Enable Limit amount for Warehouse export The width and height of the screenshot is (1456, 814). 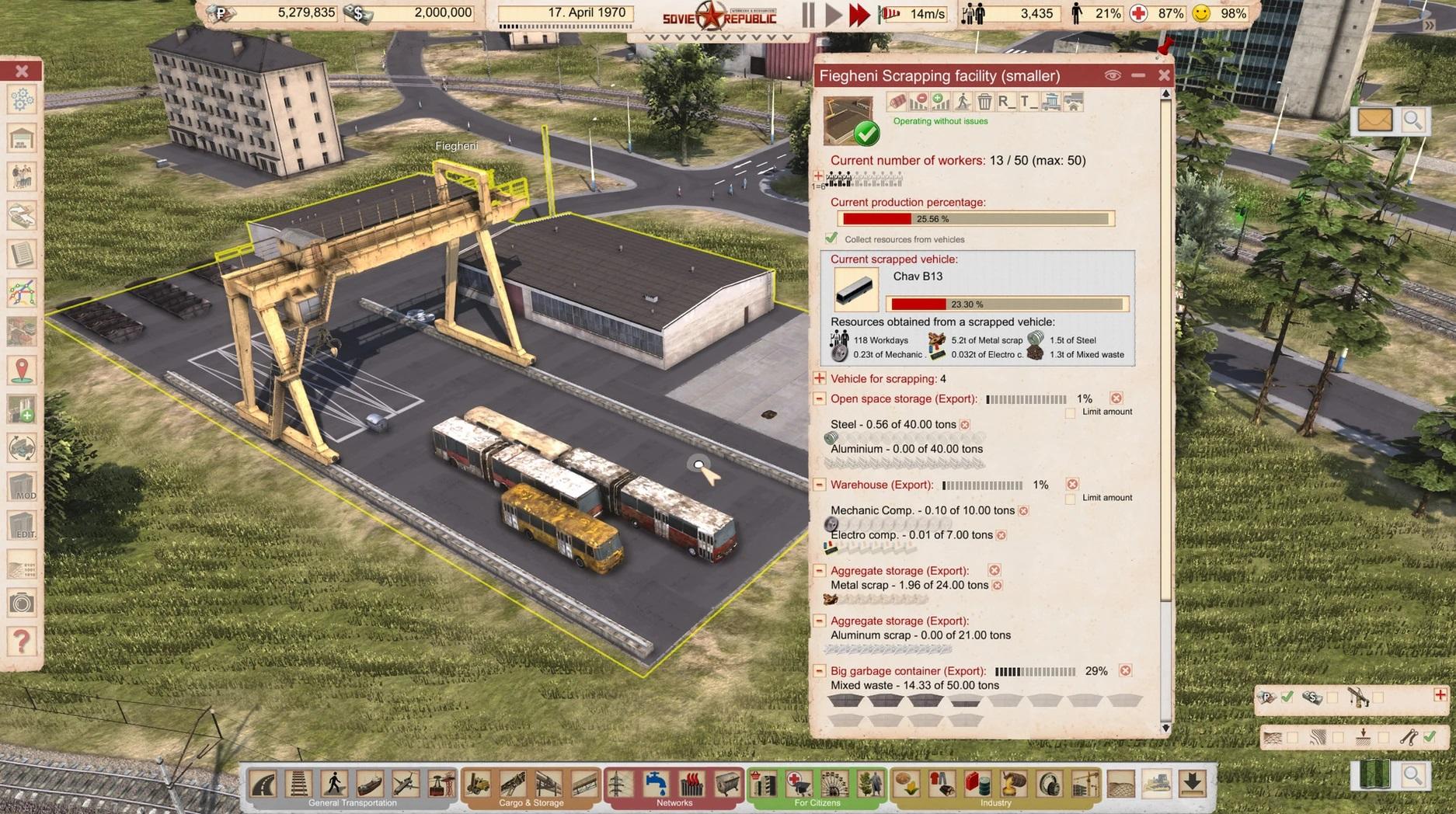(x=1071, y=498)
